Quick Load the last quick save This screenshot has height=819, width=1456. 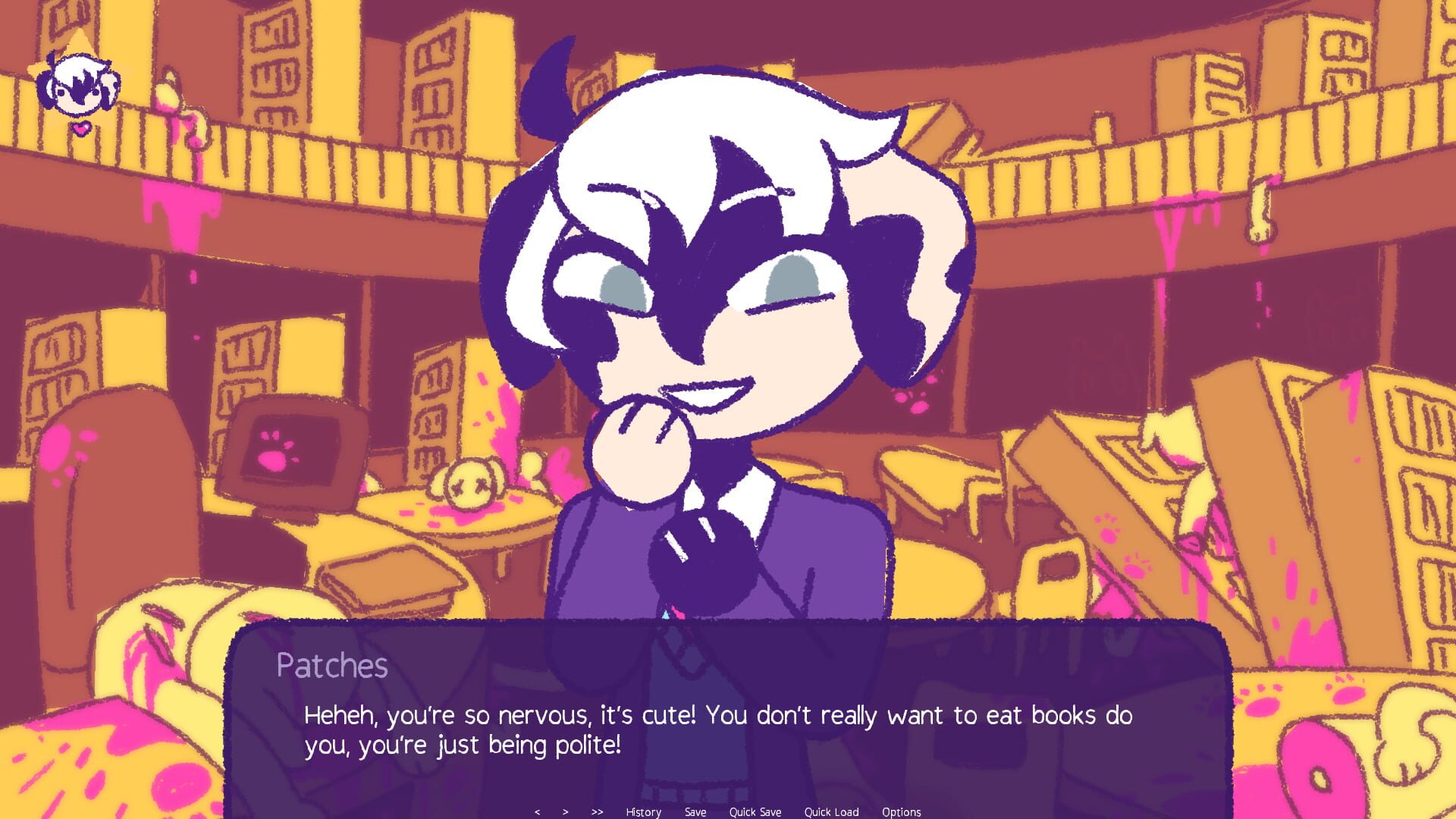coord(831,811)
